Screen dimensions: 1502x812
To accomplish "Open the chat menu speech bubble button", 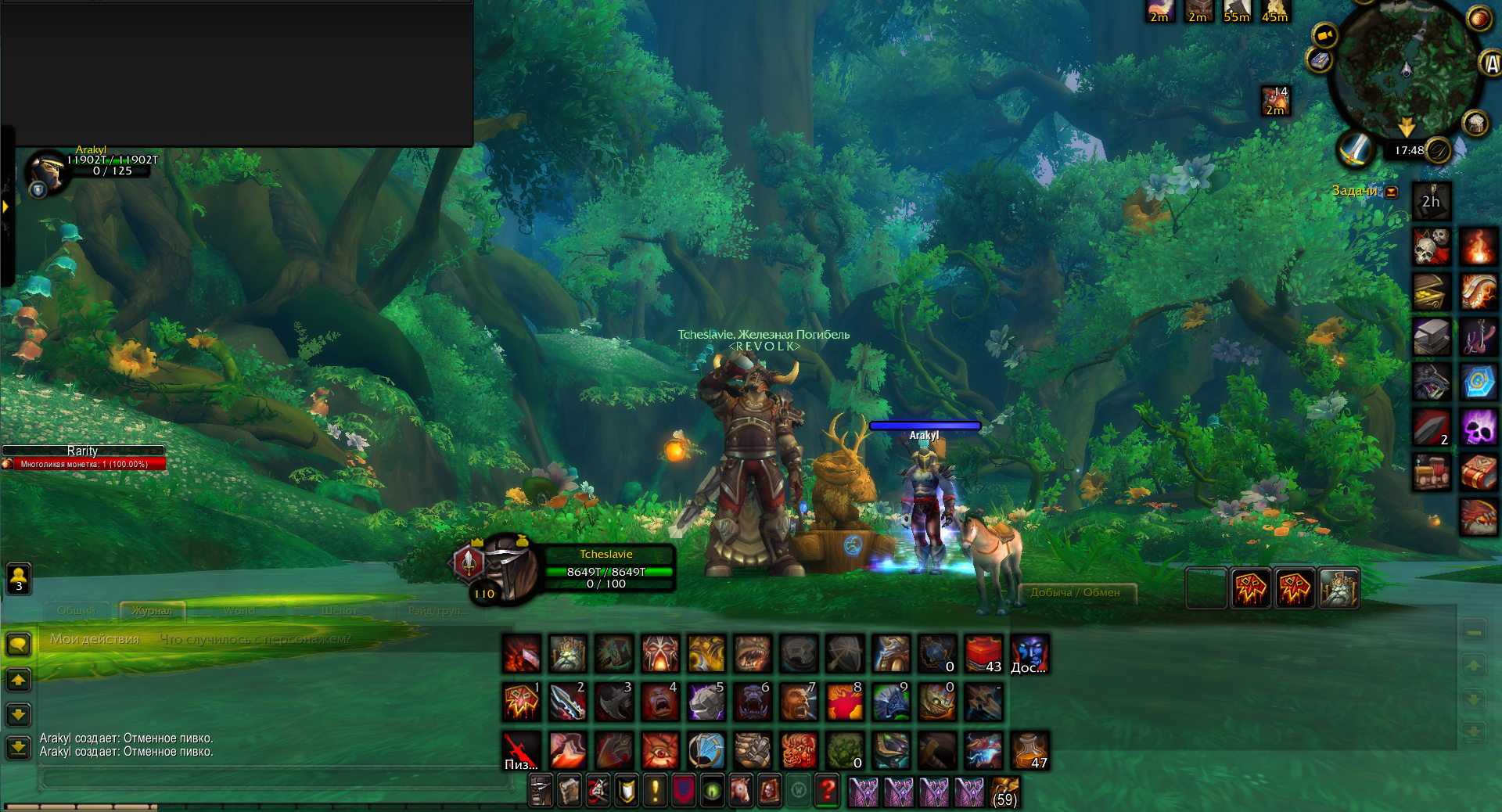I will (18, 645).
